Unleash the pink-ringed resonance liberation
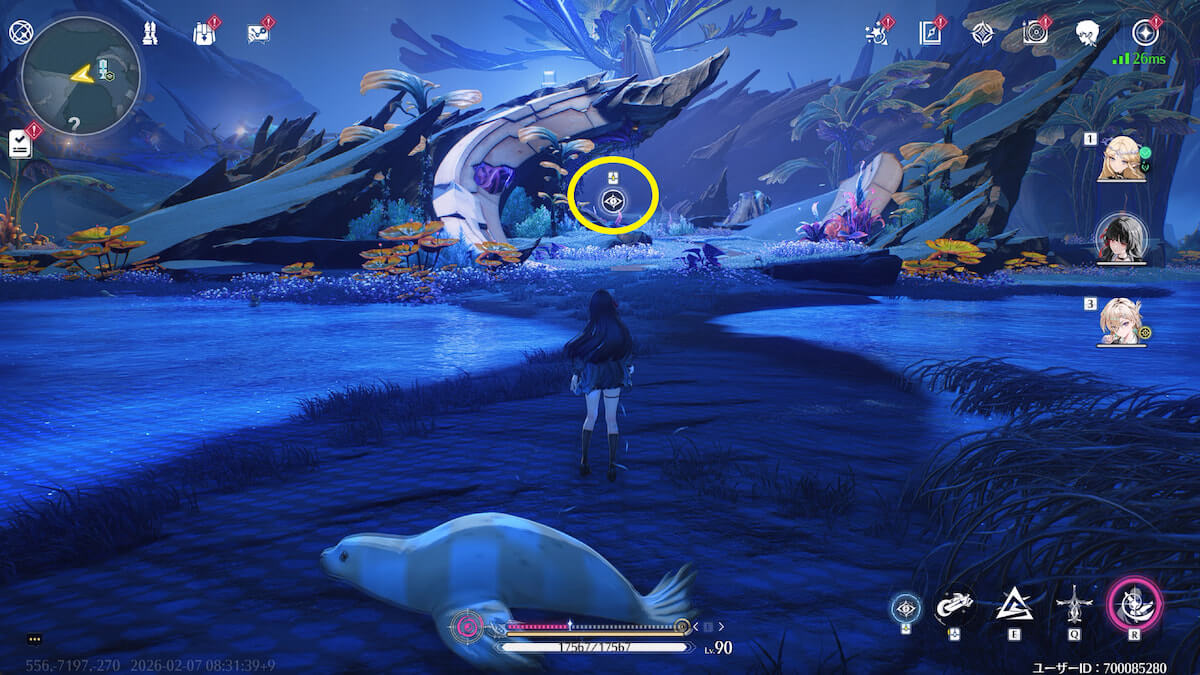This screenshot has height=675, width=1200. pyautogui.click(x=1134, y=605)
